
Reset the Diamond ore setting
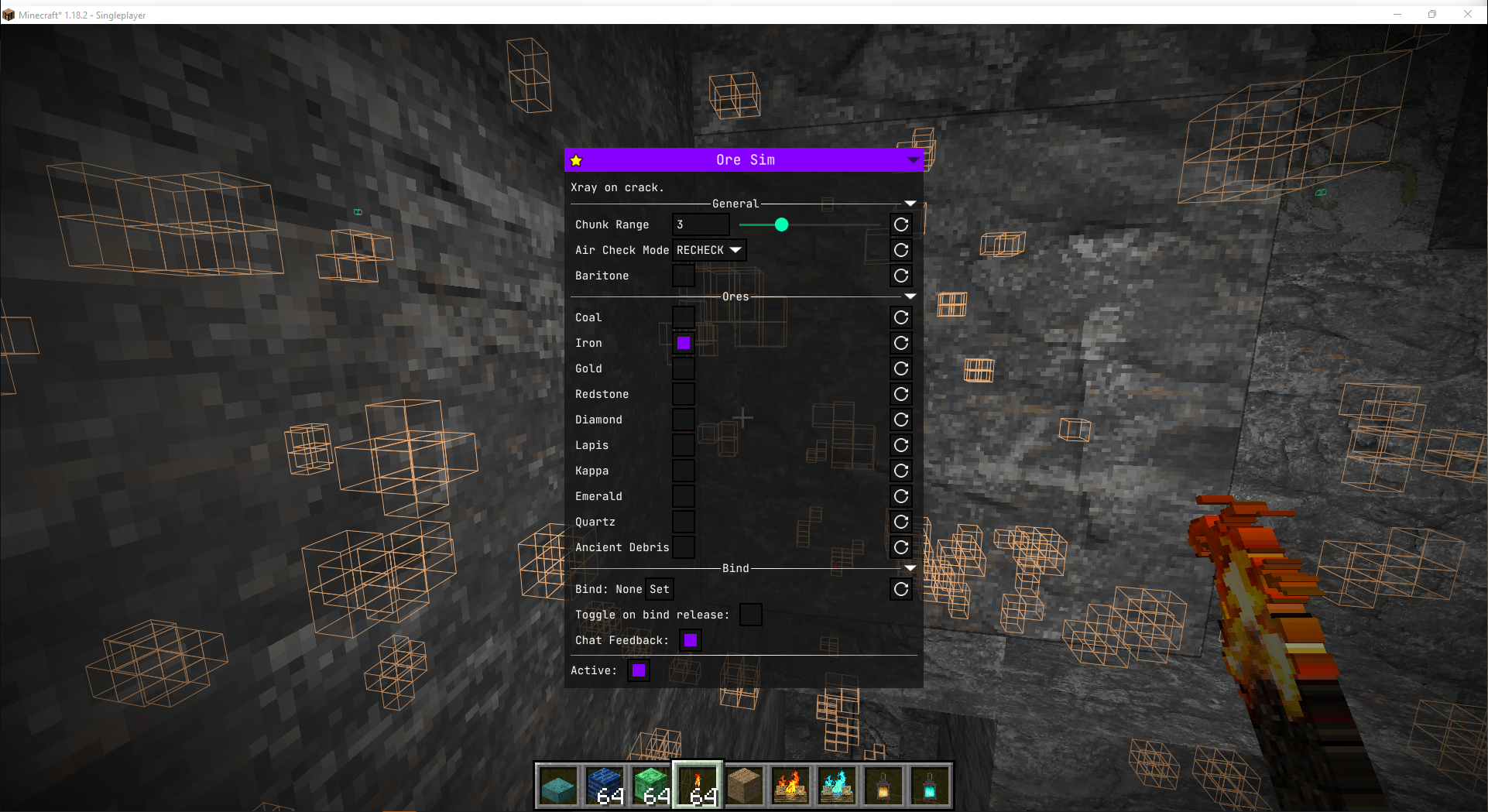pyautogui.click(x=900, y=420)
